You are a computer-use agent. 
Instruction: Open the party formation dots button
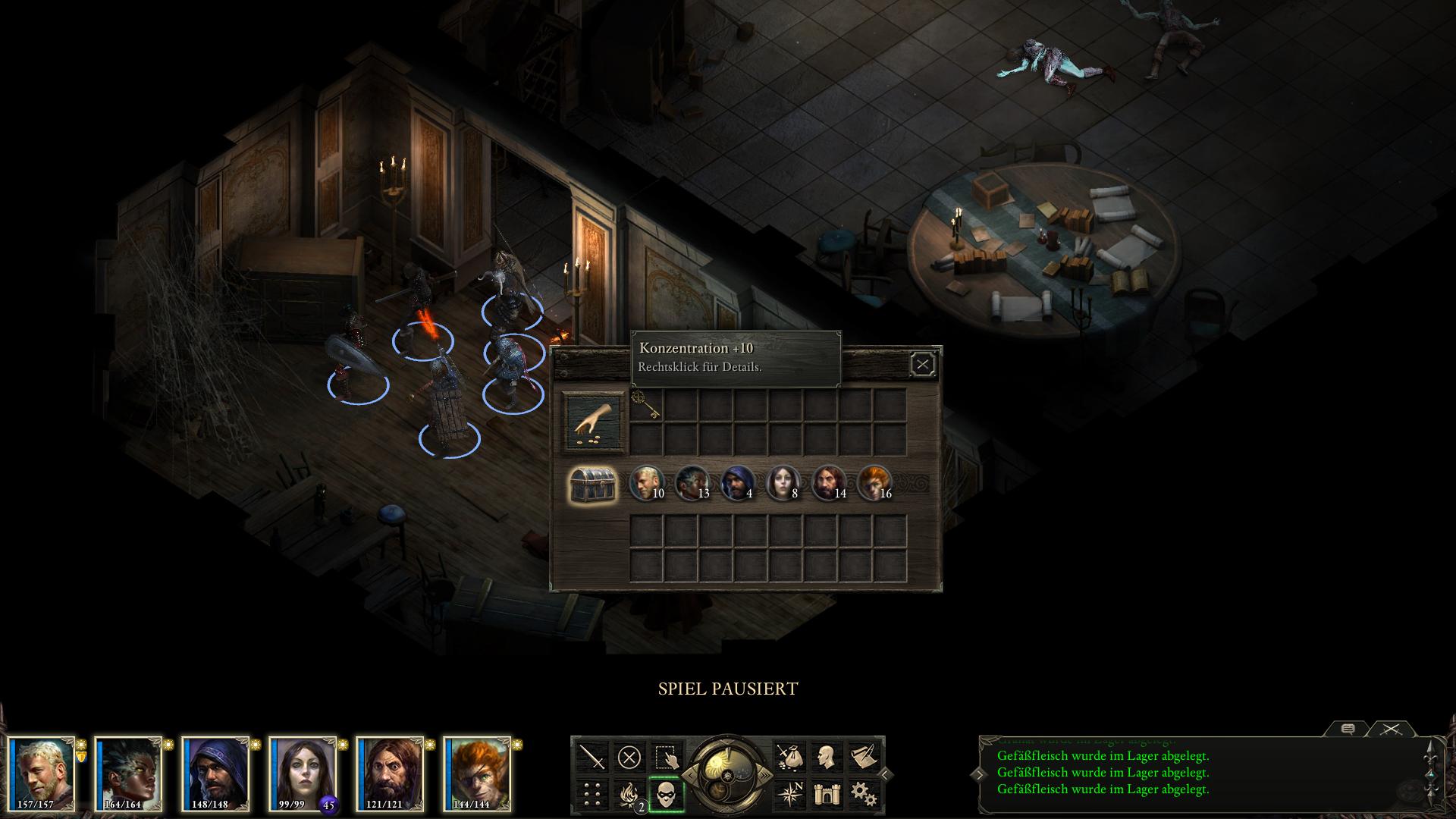point(592,794)
